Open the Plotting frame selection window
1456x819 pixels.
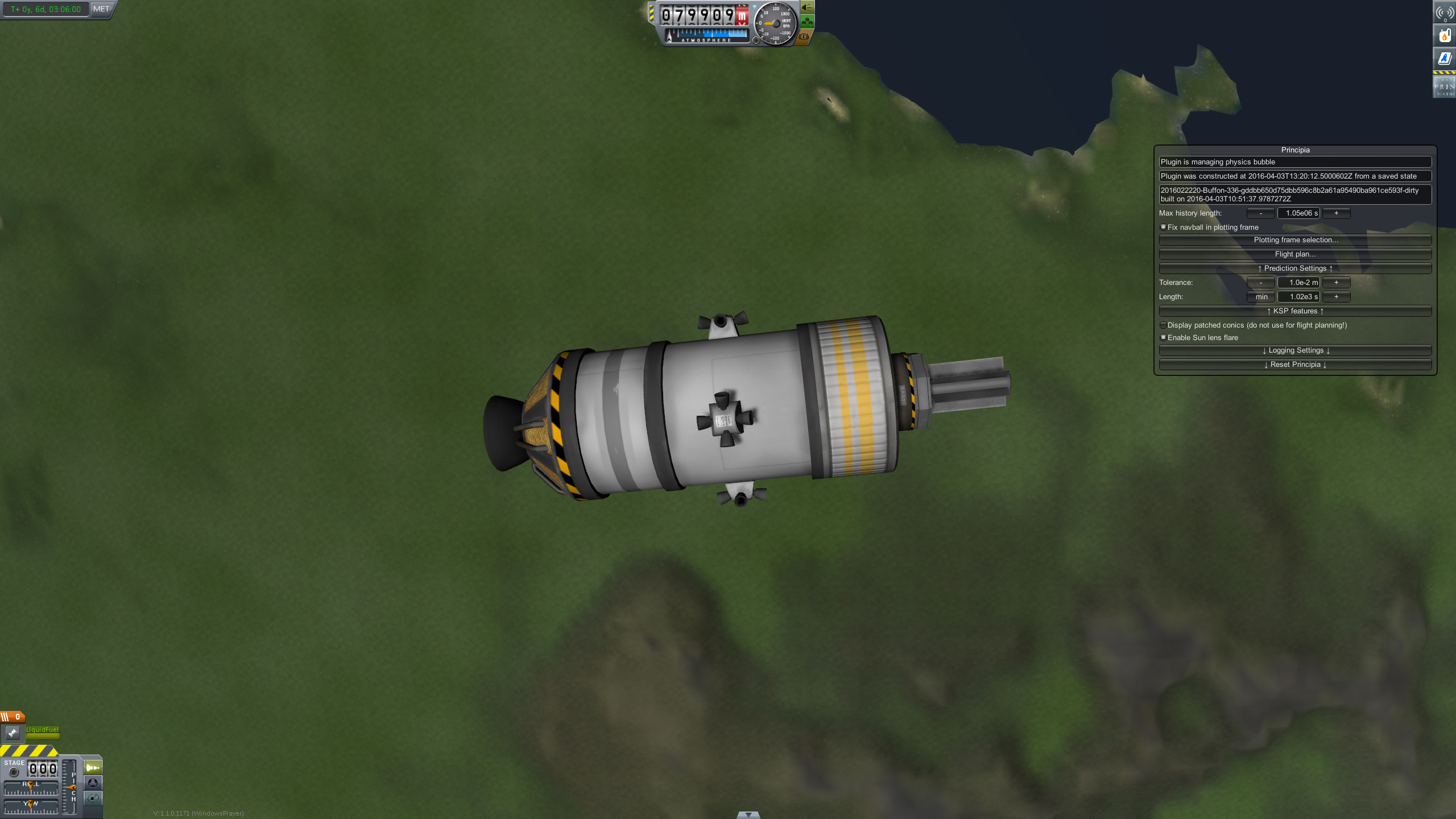click(1295, 240)
